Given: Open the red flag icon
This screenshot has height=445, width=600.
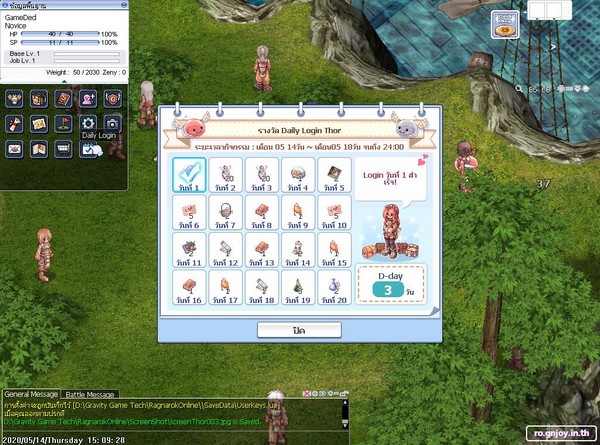Looking at the screenshot, I should tap(64, 123).
